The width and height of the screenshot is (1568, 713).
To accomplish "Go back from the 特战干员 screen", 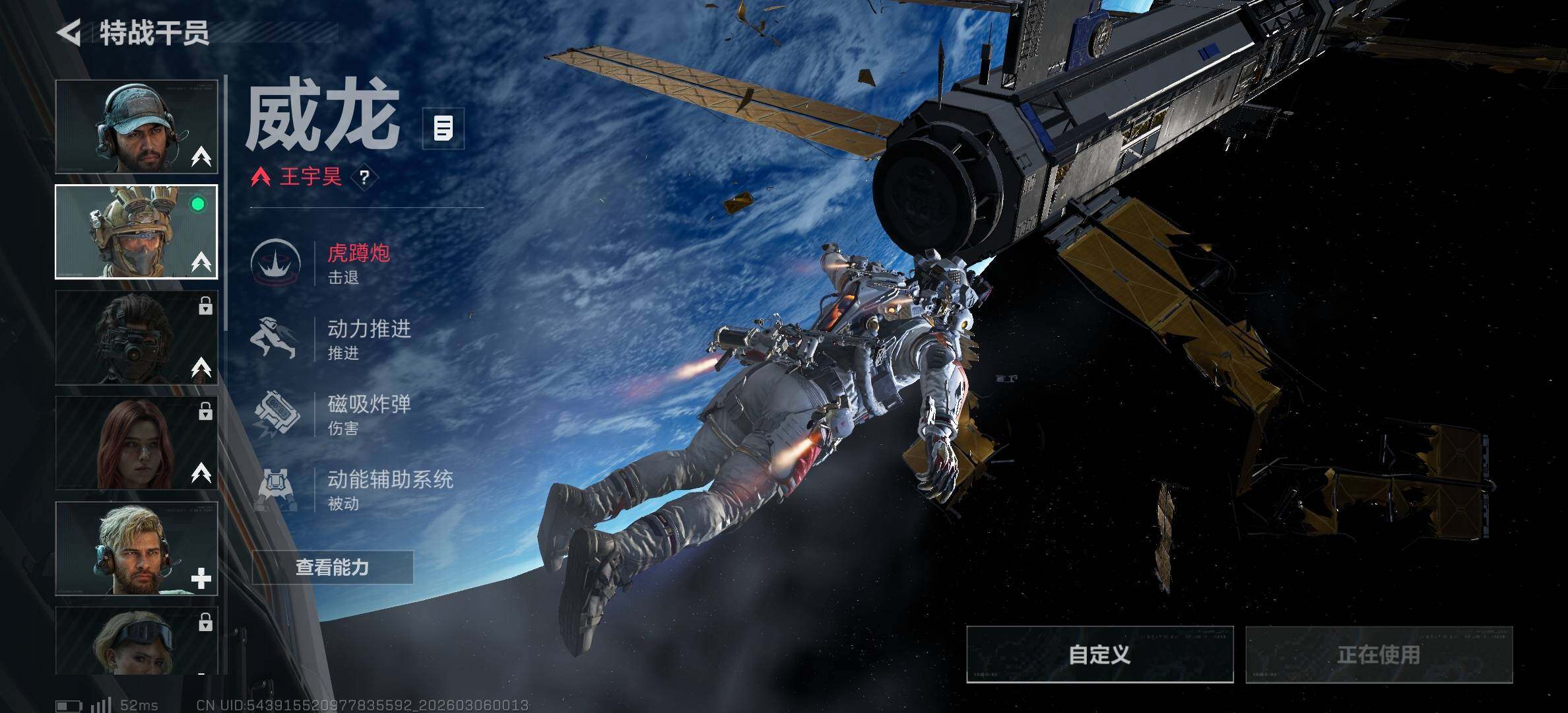I will [69, 32].
